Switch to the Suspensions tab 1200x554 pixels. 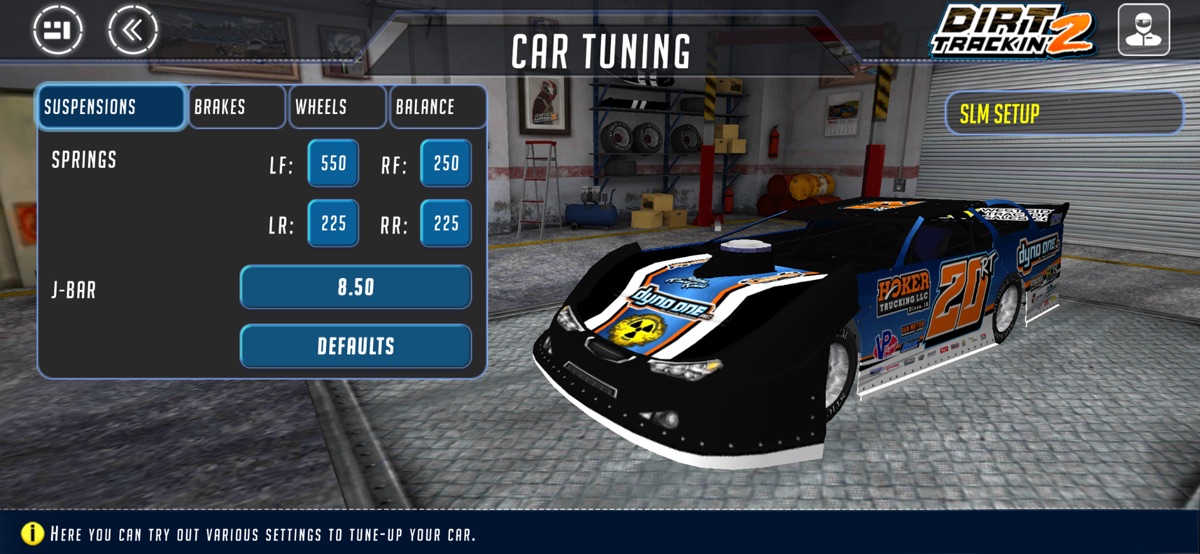[111, 107]
